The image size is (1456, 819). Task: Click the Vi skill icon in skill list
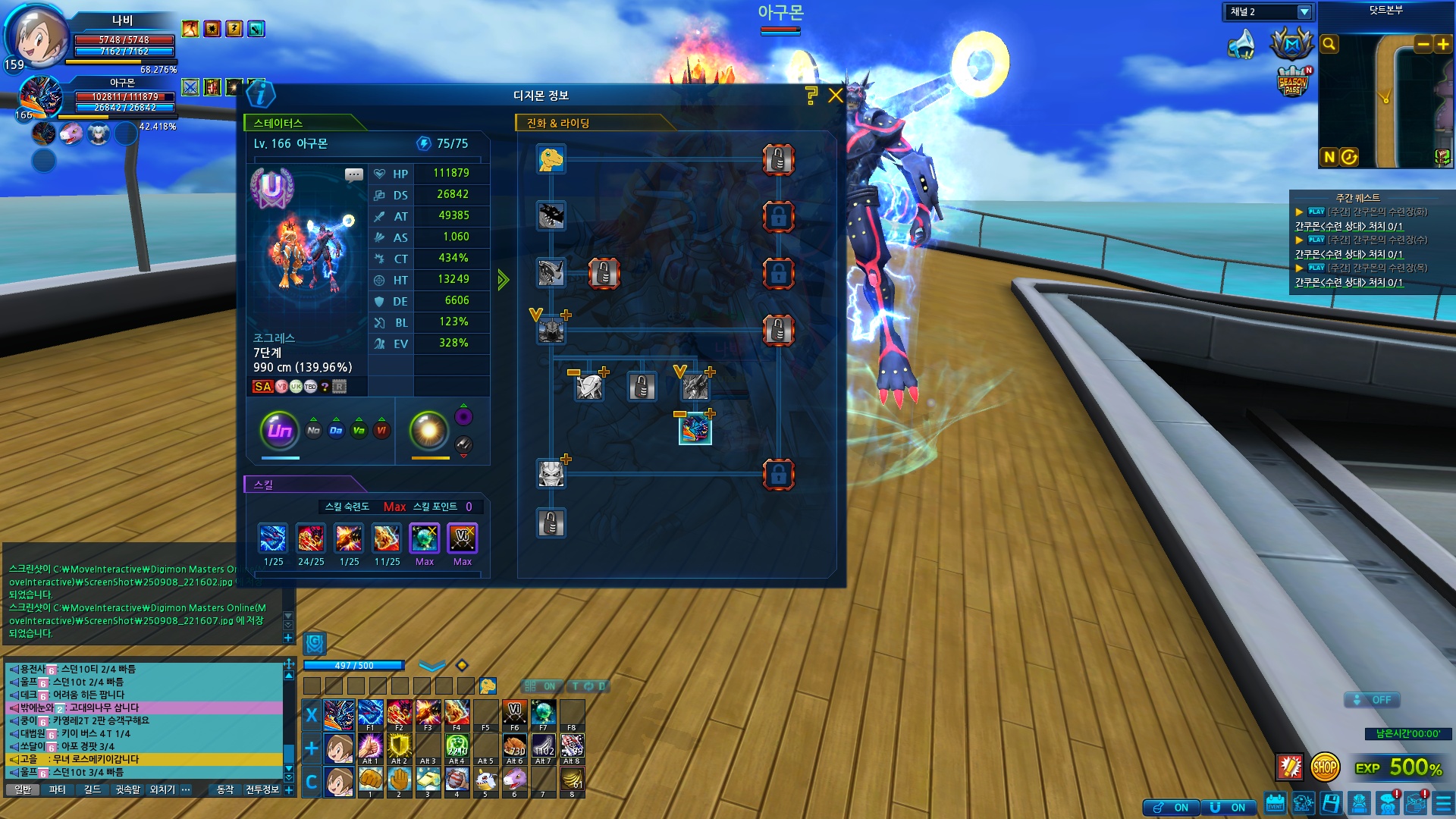coord(462,538)
